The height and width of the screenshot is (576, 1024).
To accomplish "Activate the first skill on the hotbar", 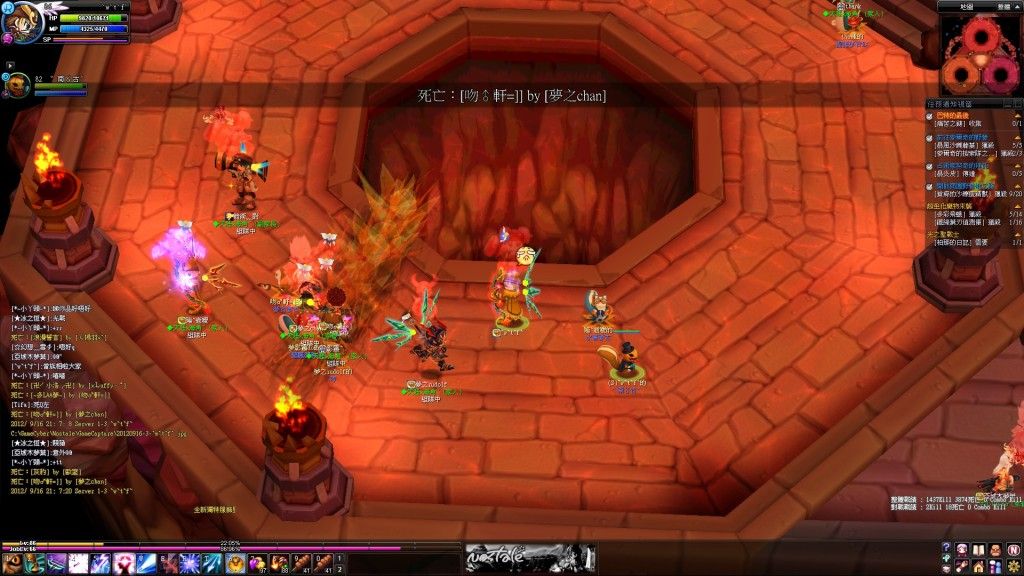I will point(14,563).
